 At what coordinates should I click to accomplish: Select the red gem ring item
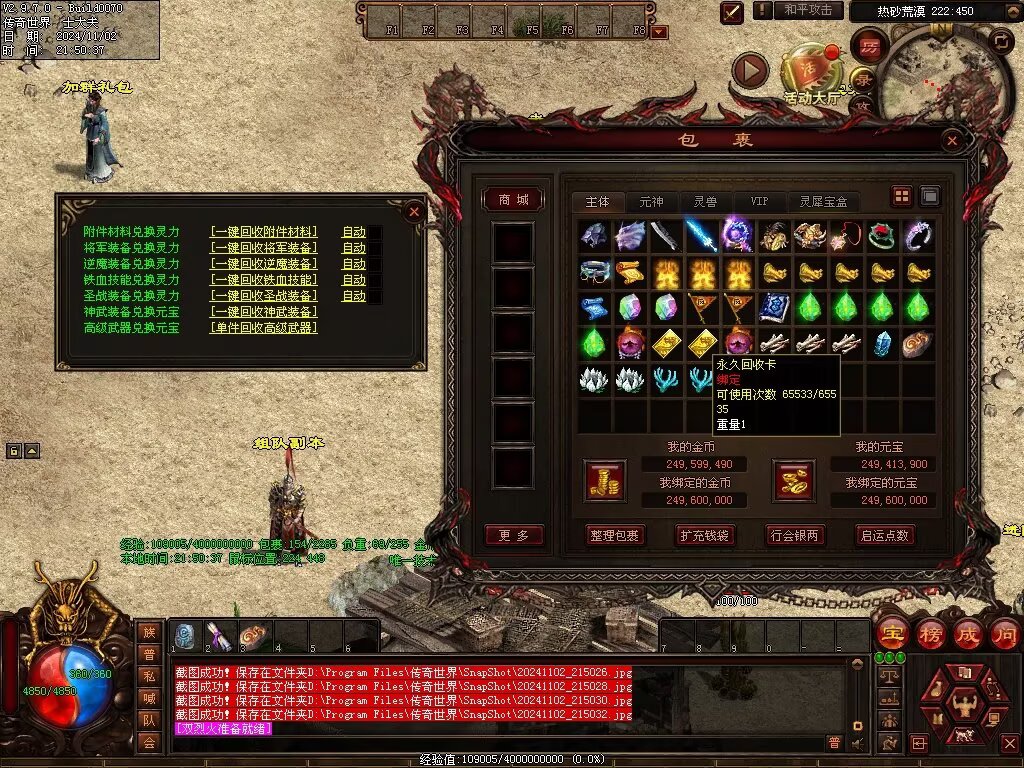point(881,236)
